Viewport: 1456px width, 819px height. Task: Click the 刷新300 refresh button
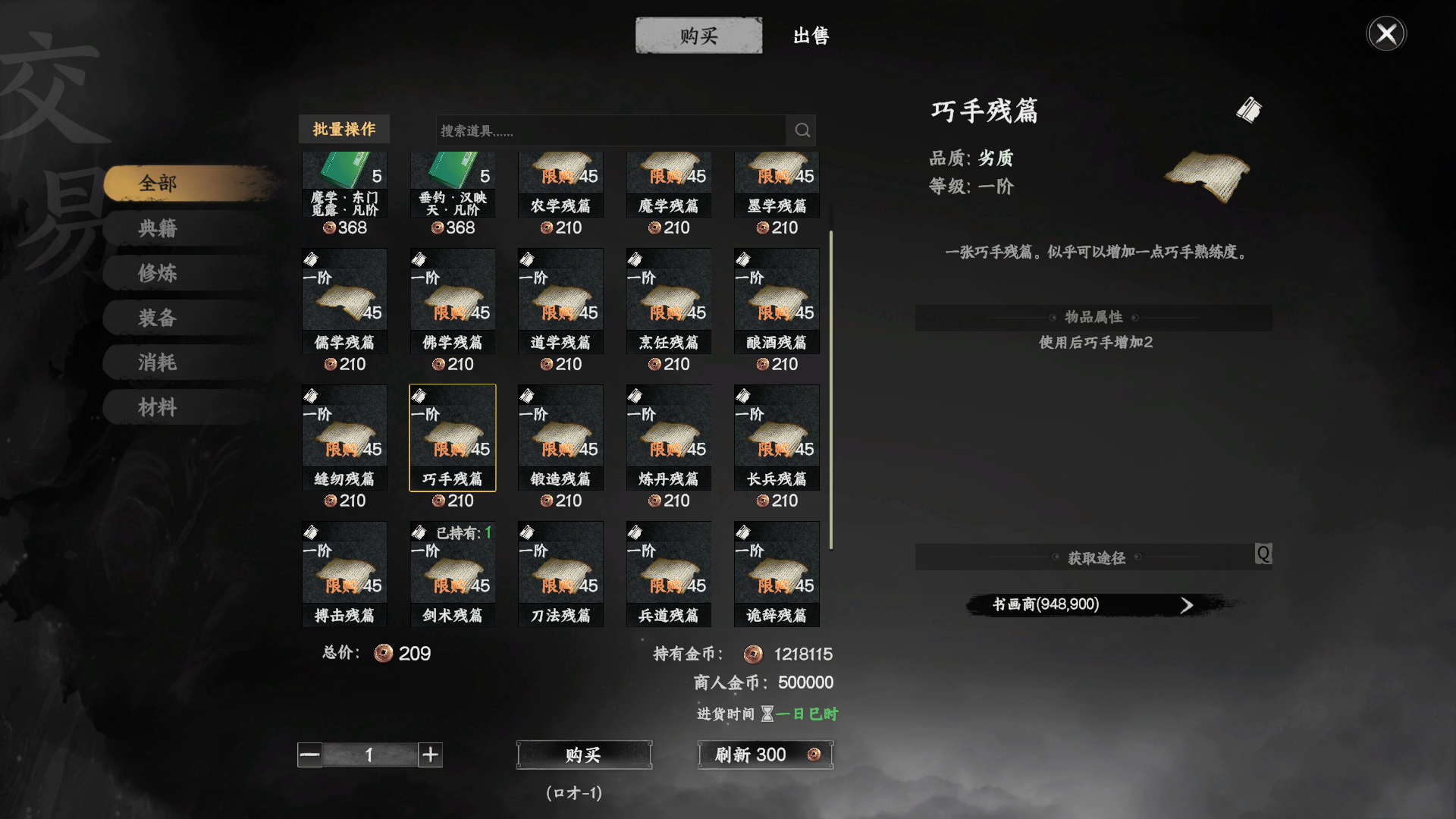coord(764,755)
